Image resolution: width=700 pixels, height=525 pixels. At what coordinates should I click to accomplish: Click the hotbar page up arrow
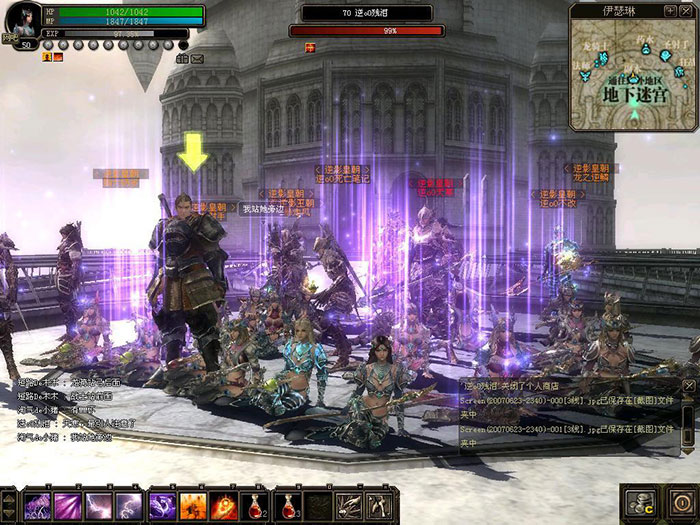pyautogui.click(x=8, y=497)
